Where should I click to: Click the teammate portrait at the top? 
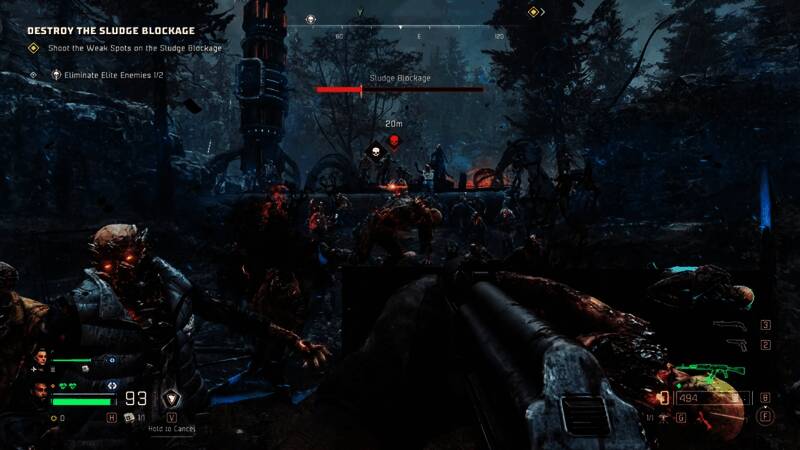42,358
